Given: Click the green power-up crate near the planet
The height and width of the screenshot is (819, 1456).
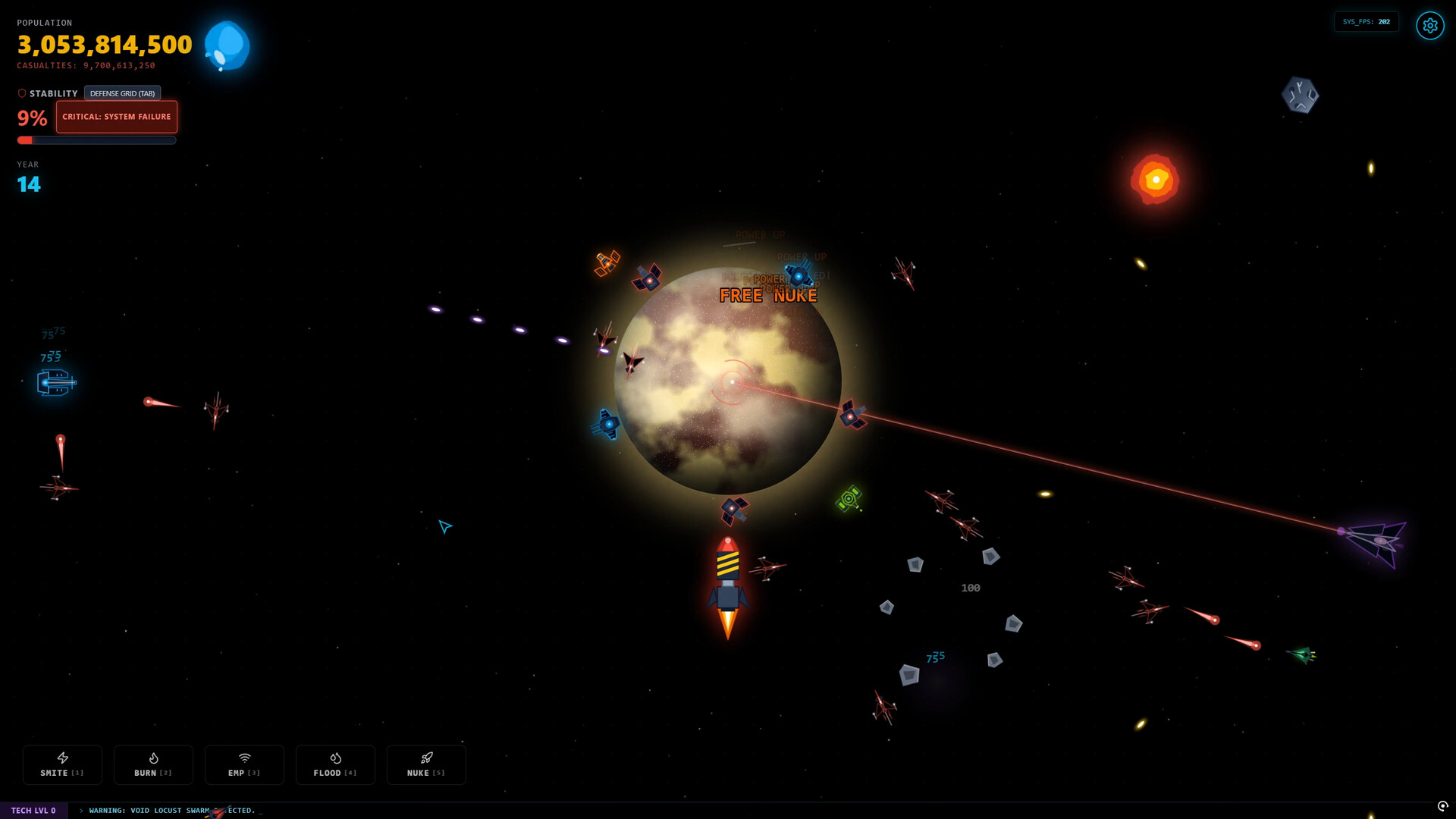Looking at the screenshot, I should click(x=849, y=498).
